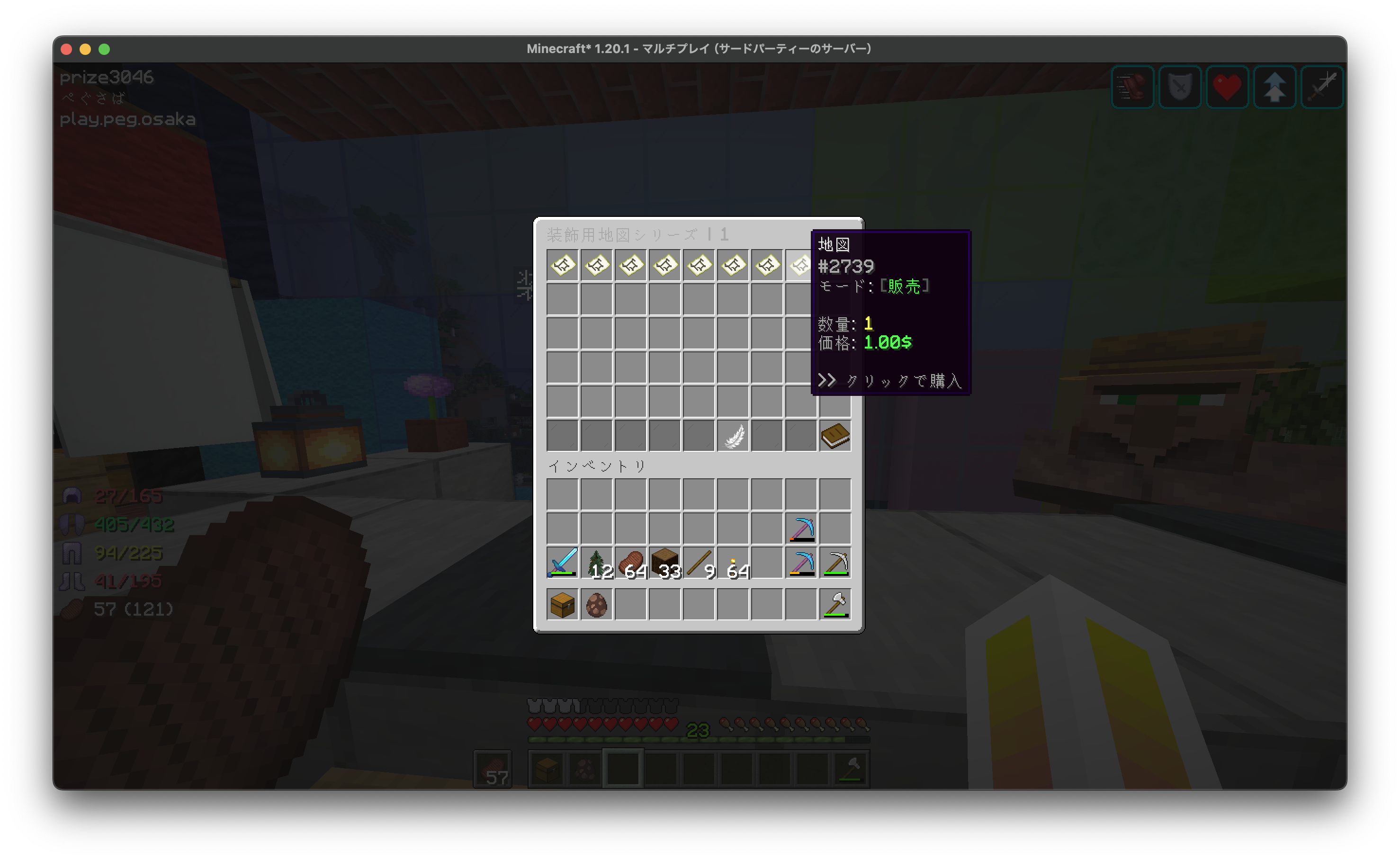
Task: Pick up the torch stack of 64
Action: coord(733,563)
